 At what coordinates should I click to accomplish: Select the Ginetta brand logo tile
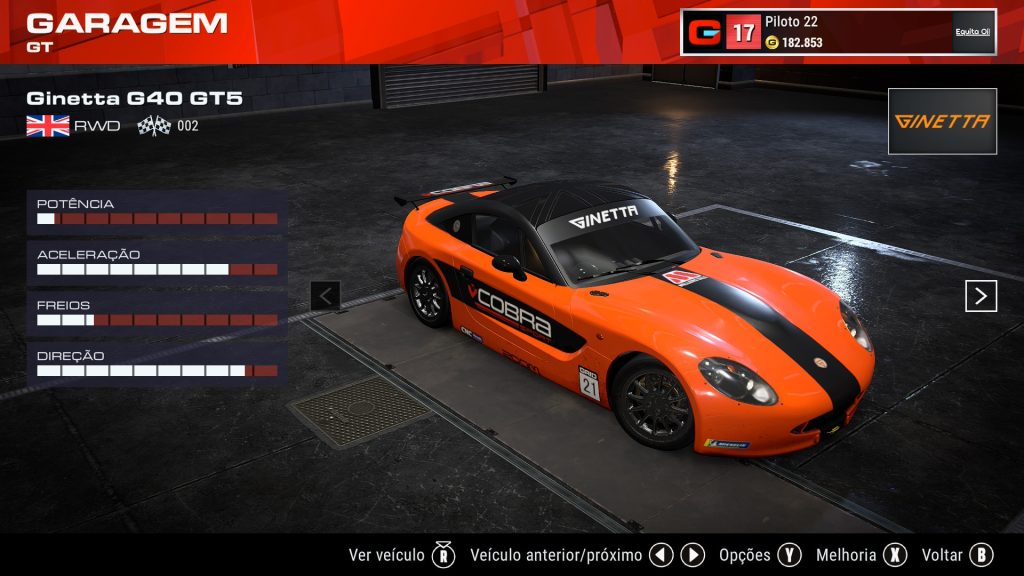pyautogui.click(x=942, y=121)
